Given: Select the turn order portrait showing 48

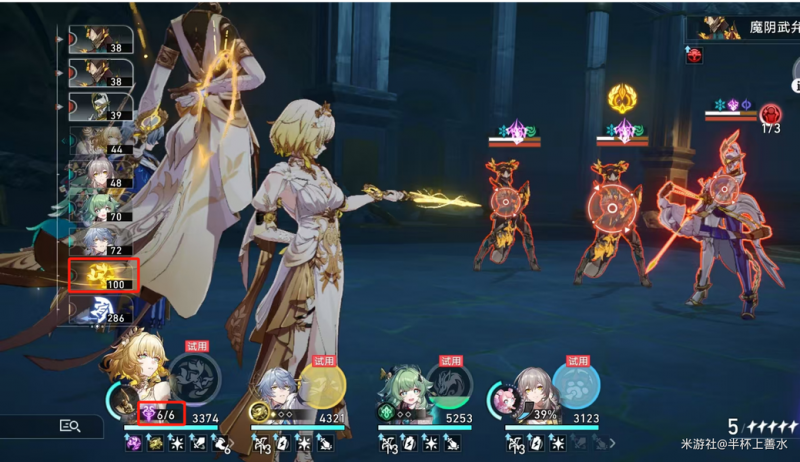Looking at the screenshot, I should pyautogui.click(x=102, y=174).
